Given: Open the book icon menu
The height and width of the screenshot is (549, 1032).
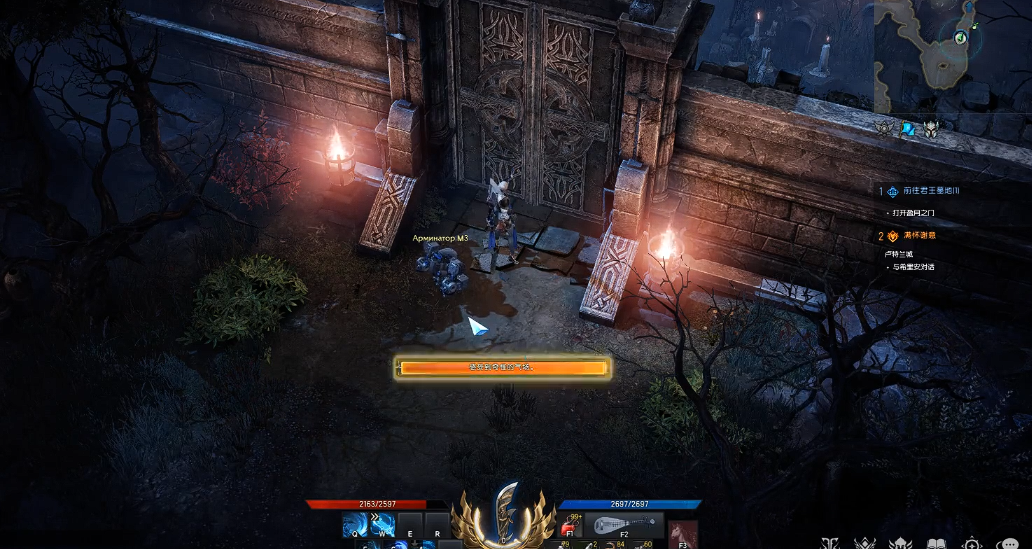Looking at the screenshot, I should [x=936, y=543].
